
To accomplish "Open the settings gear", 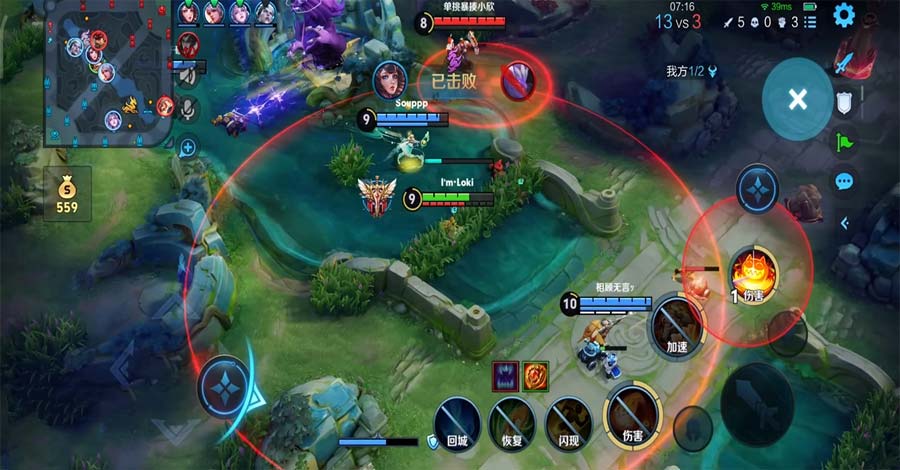I will (844, 15).
